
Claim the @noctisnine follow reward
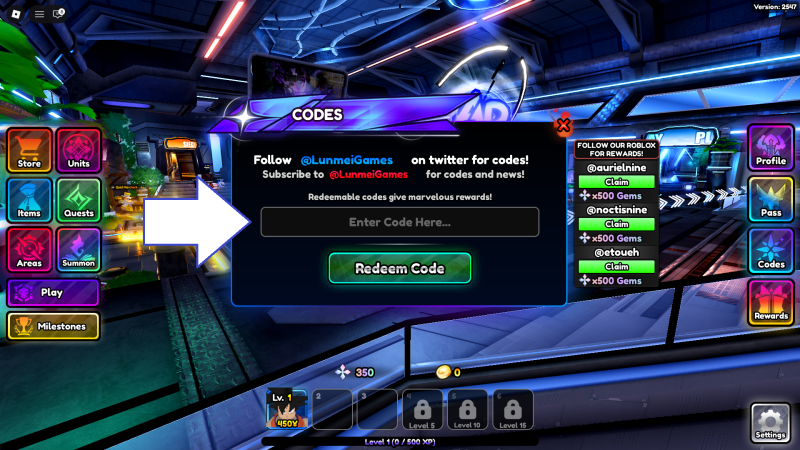coord(617,224)
